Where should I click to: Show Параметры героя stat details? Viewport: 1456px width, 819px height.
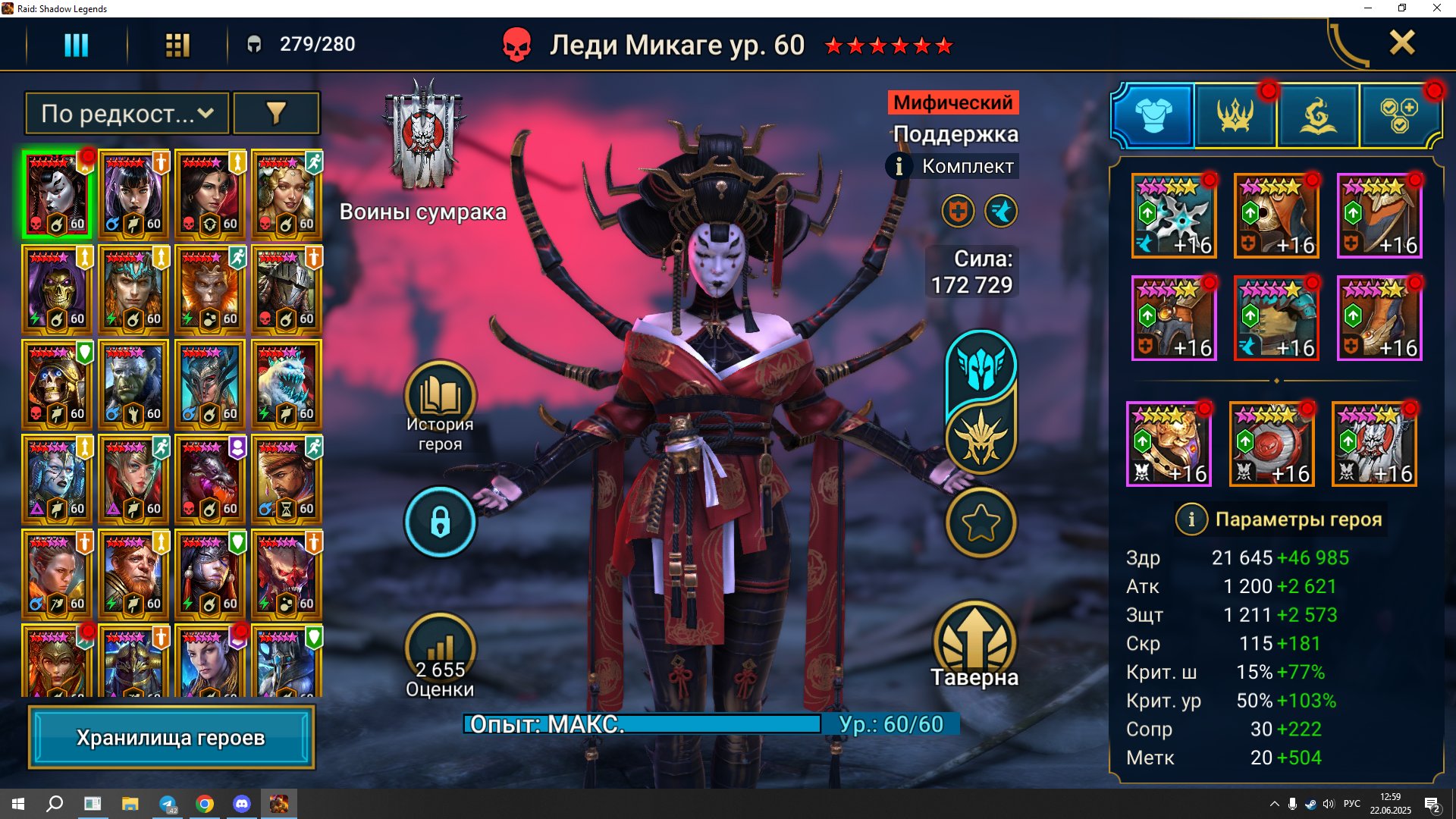pos(1282,519)
